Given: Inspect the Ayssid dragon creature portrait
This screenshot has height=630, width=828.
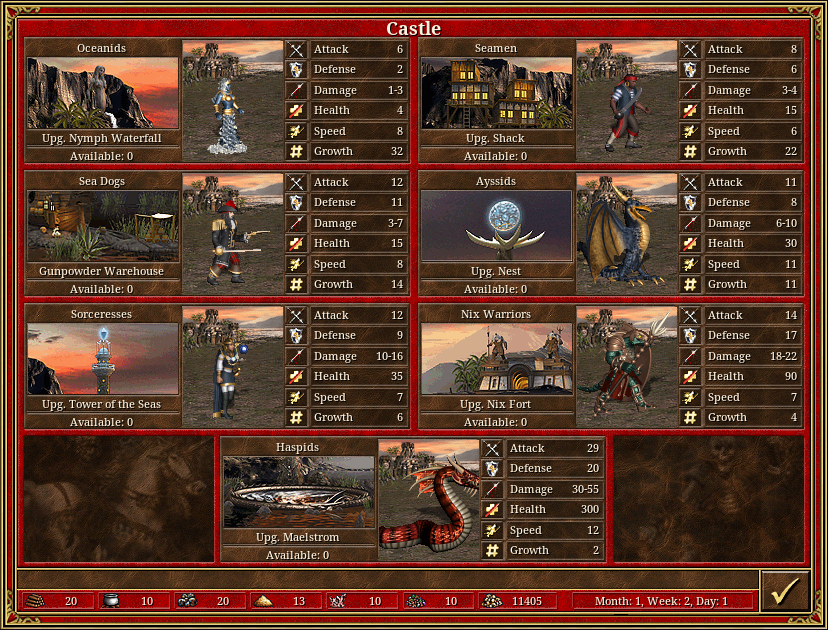Looking at the screenshot, I should (627, 234).
